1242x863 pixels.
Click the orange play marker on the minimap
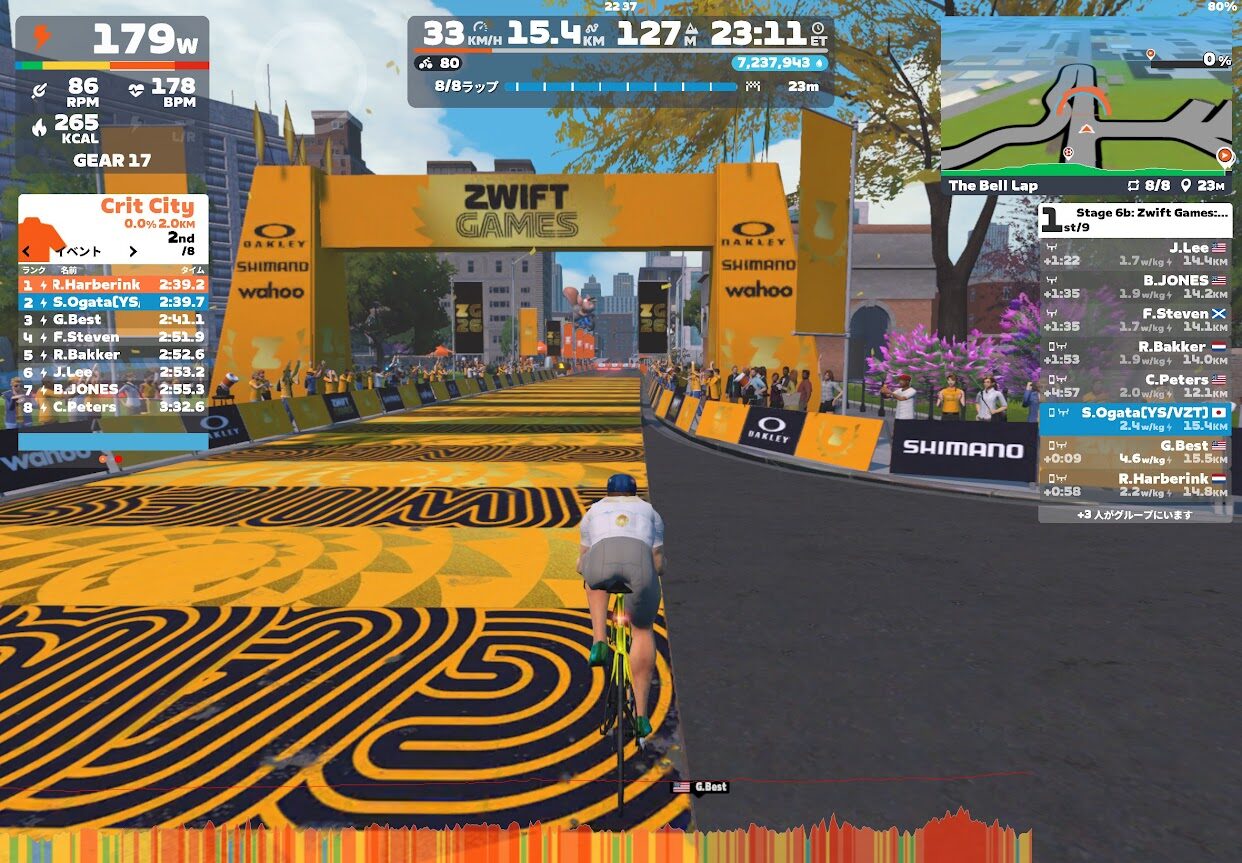click(1223, 155)
